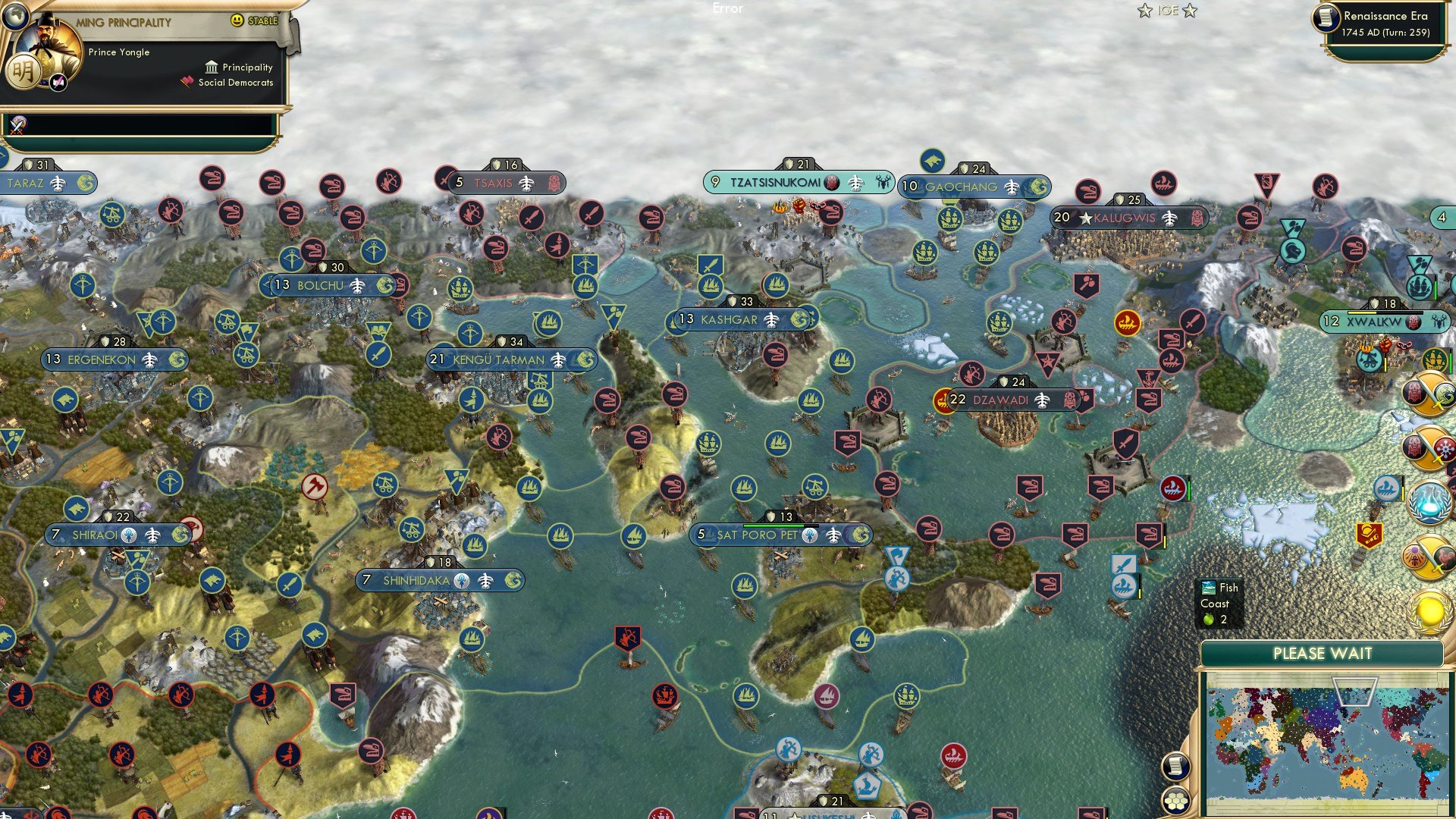This screenshot has height=819, width=1456.
Task: Open the research agreement beaker notification
Action: pos(1429,502)
